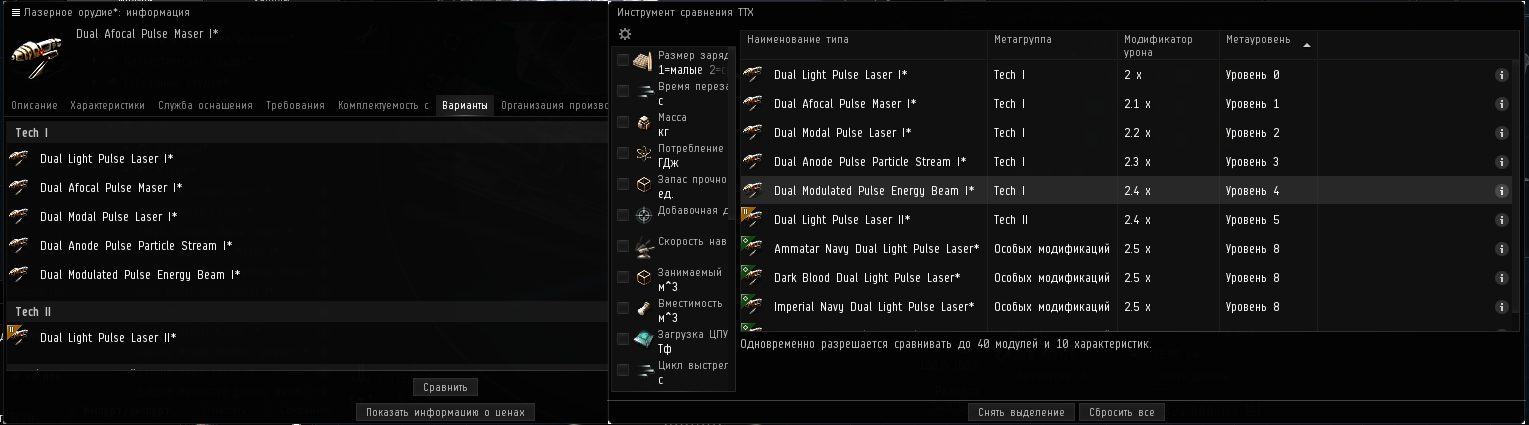Show info for Dark Blood laser row
Image resolution: width=1529 pixels, height=425 pixels.
tap(1501, 278)
